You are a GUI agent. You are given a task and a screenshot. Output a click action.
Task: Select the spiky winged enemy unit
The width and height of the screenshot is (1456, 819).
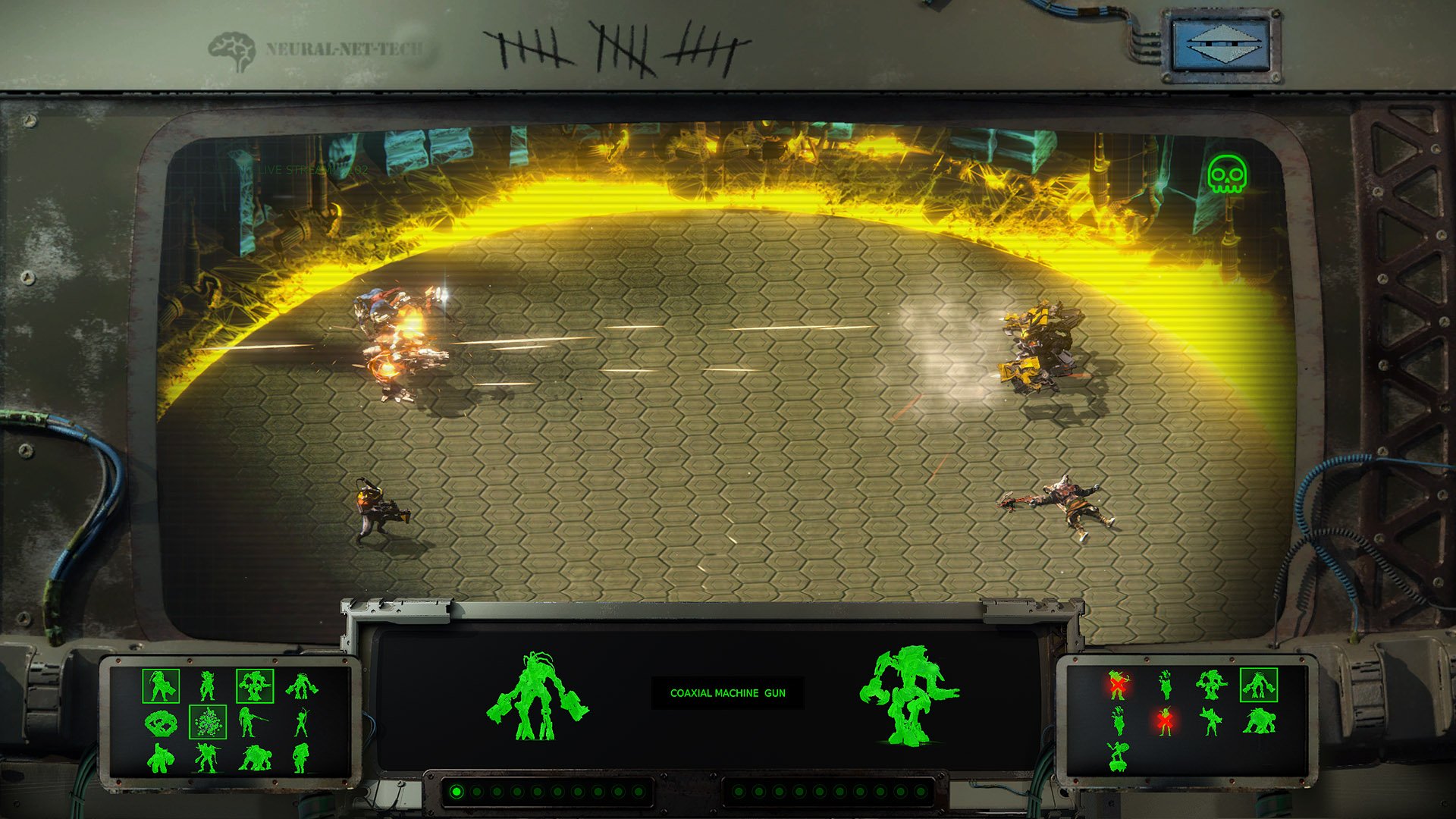1211,720
